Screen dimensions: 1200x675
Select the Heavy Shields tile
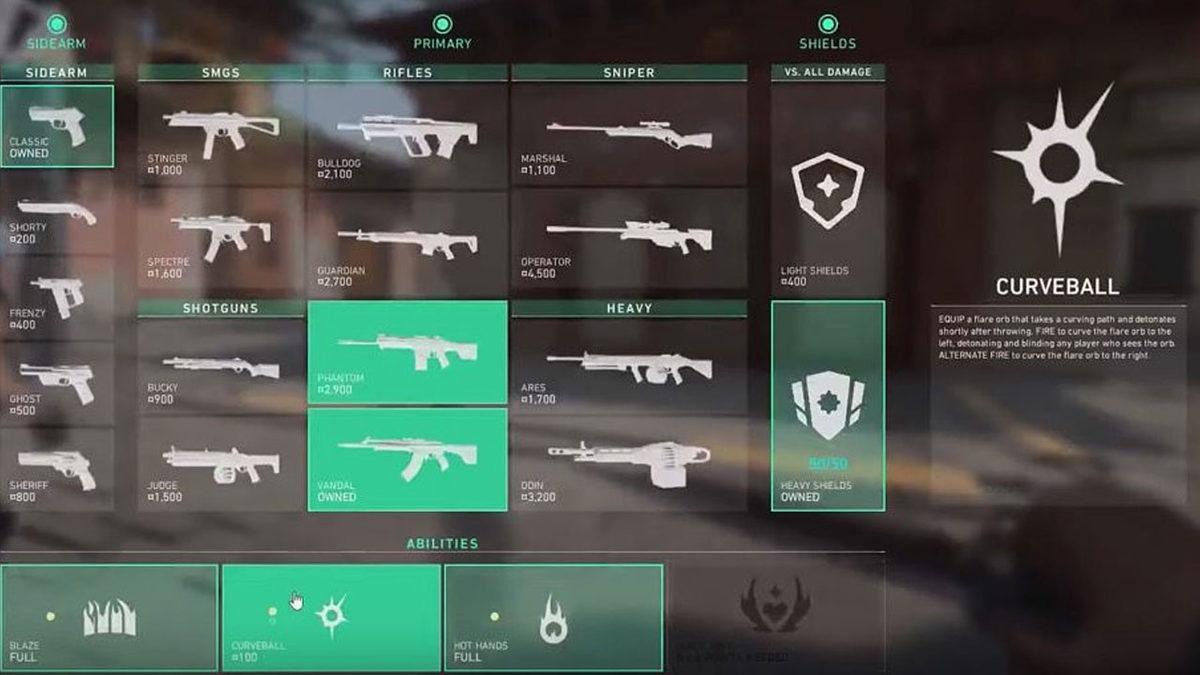(x=828, y=406)
